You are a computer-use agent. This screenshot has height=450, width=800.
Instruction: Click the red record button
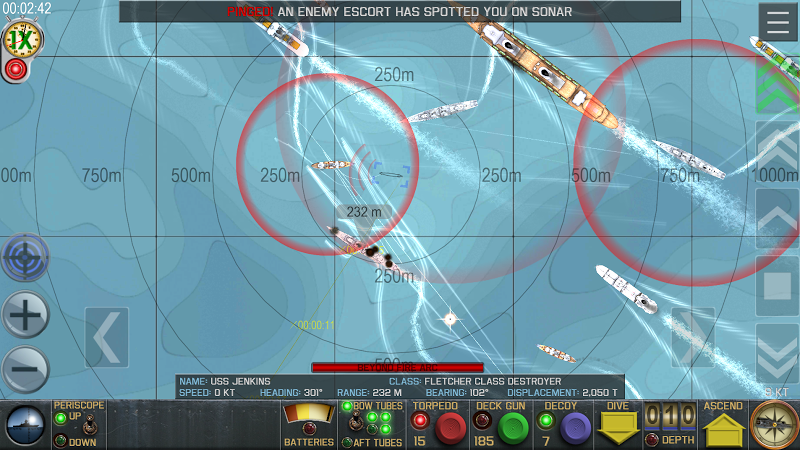click(x=15, y=70)
